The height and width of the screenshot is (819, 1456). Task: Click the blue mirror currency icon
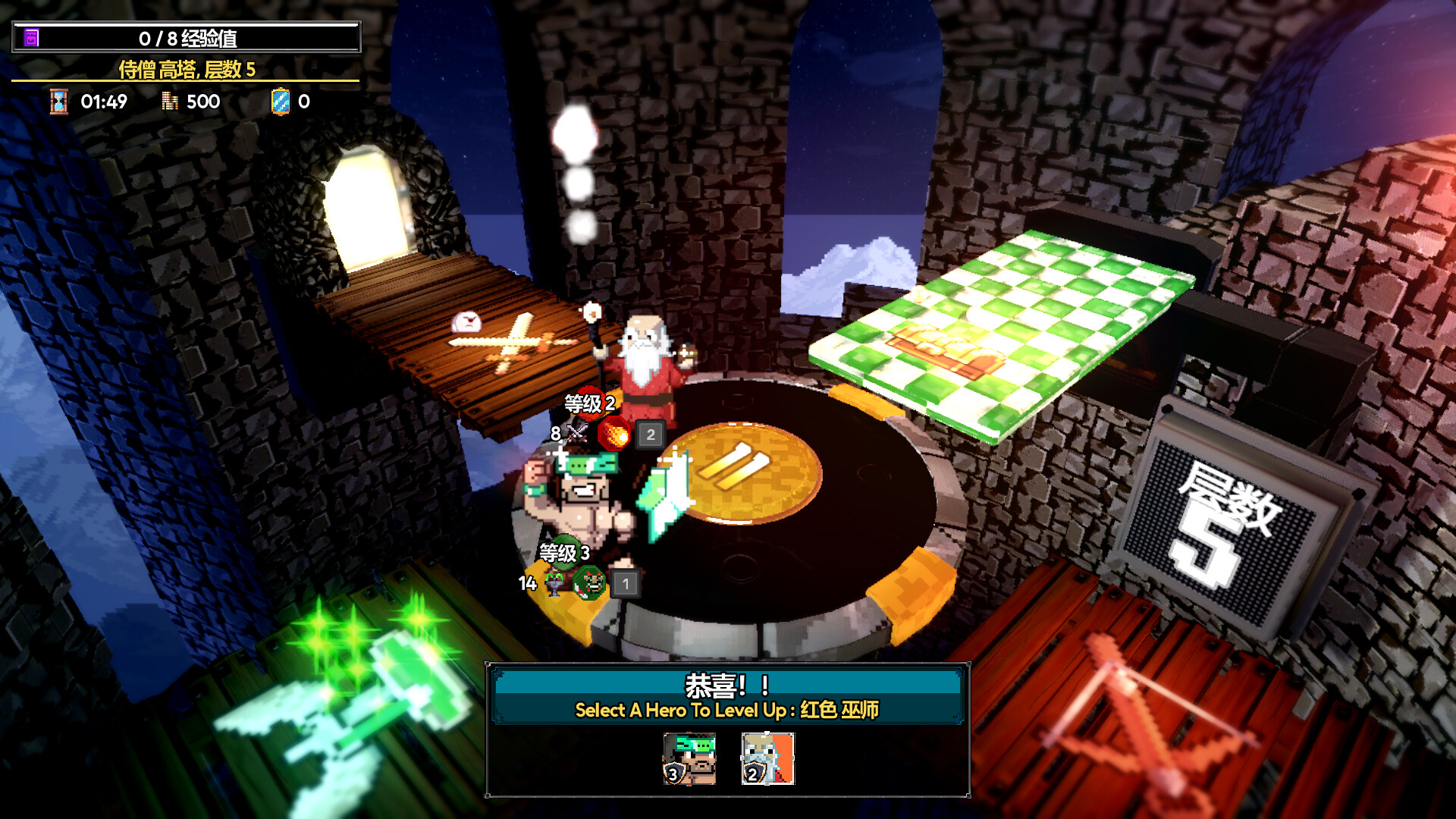[281, 101]
